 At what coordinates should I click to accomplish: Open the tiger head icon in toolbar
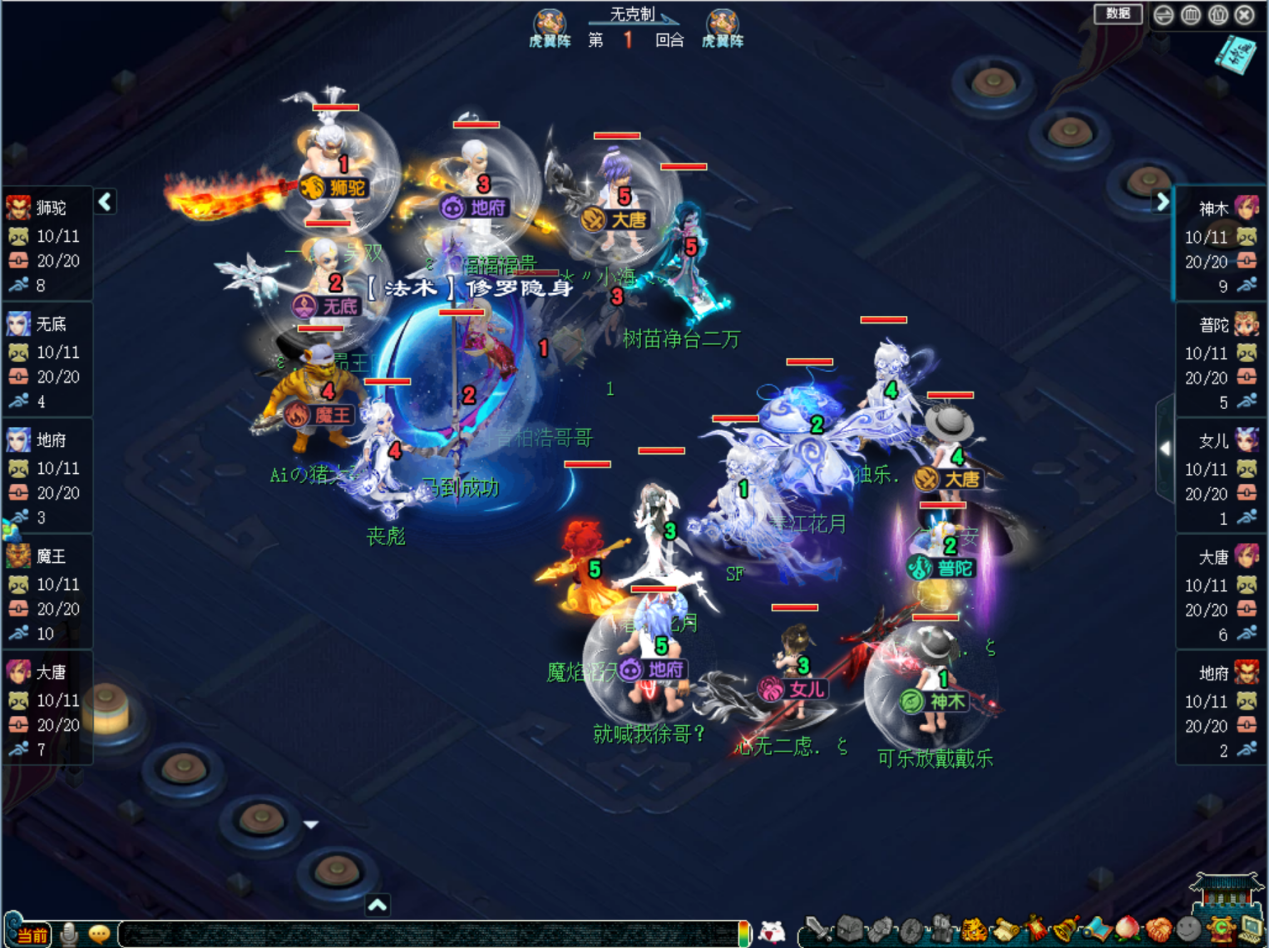coord(973,931)
